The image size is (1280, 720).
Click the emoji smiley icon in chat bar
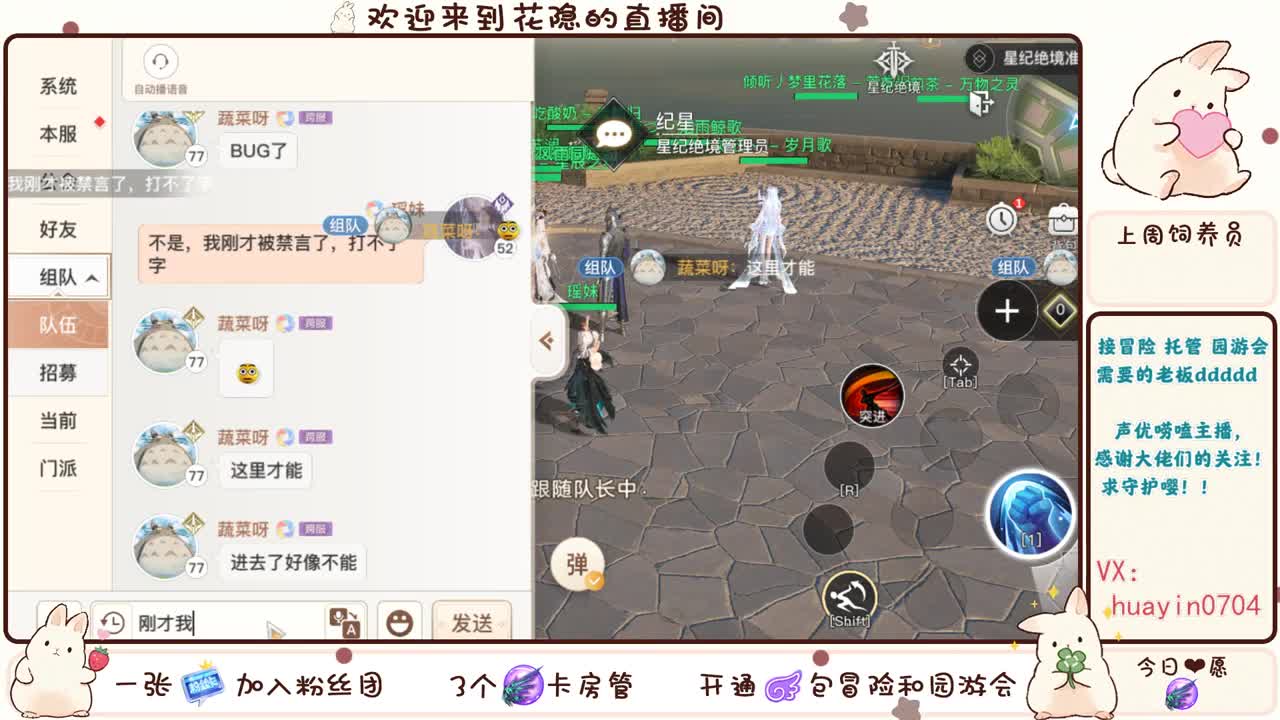[x=399, y=622]
